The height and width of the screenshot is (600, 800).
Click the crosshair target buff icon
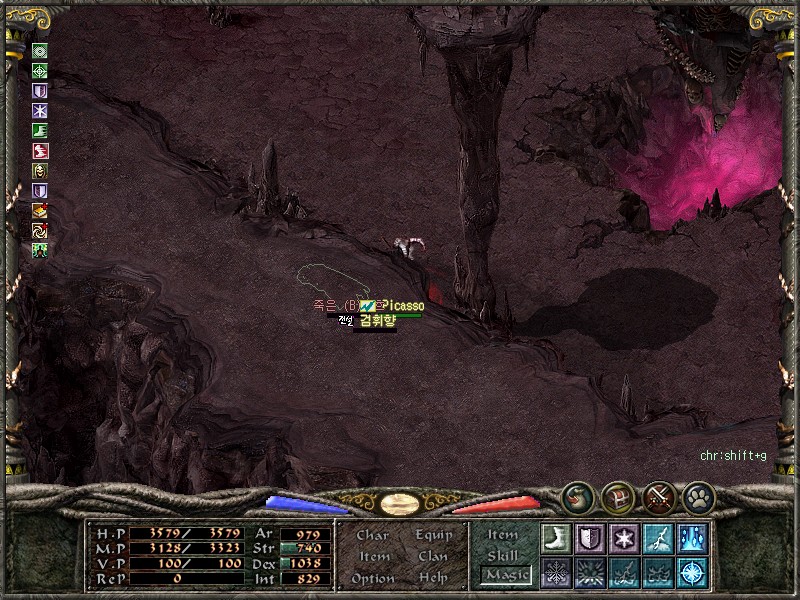40,71
